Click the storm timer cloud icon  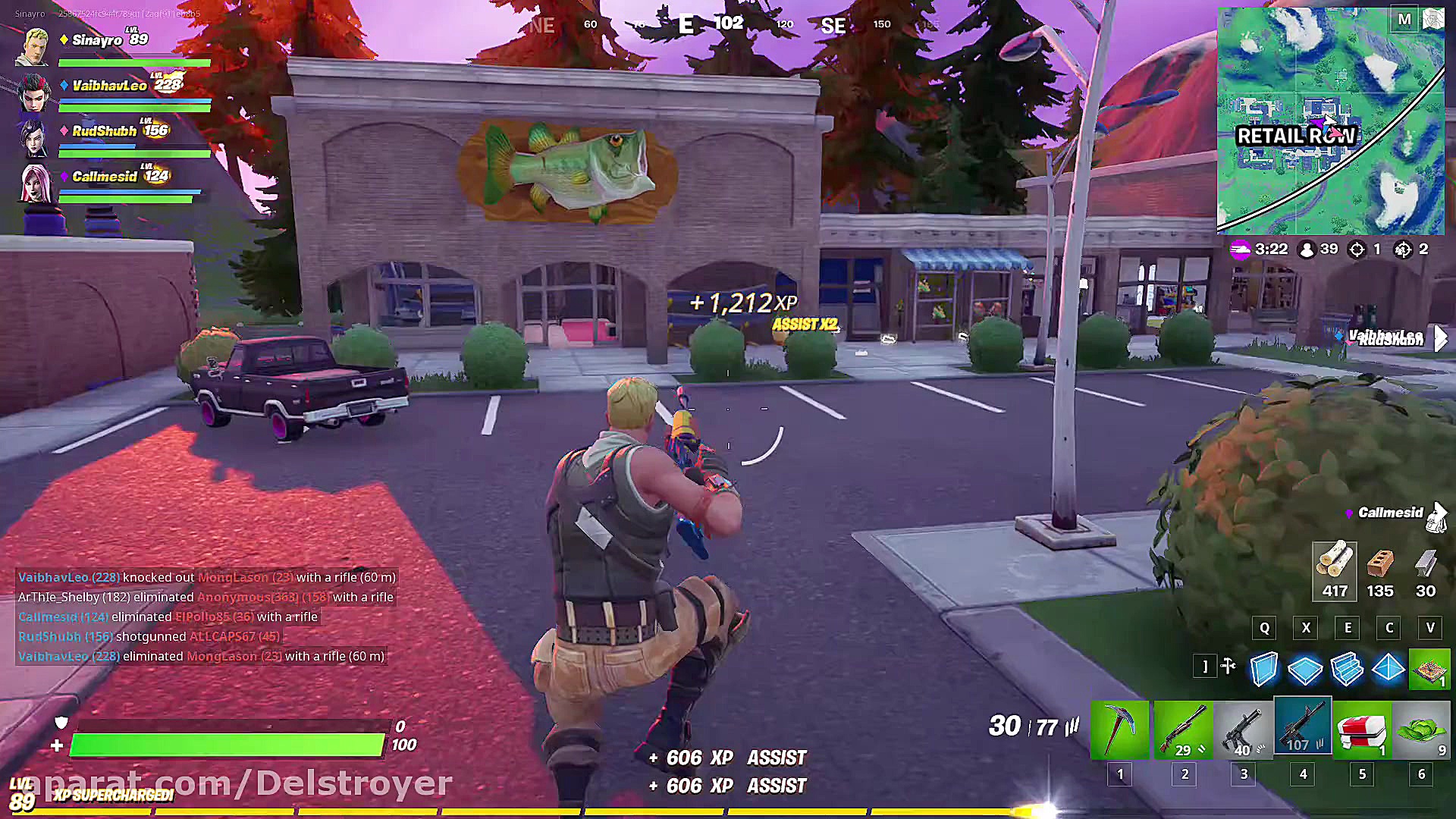(1241, 249)
